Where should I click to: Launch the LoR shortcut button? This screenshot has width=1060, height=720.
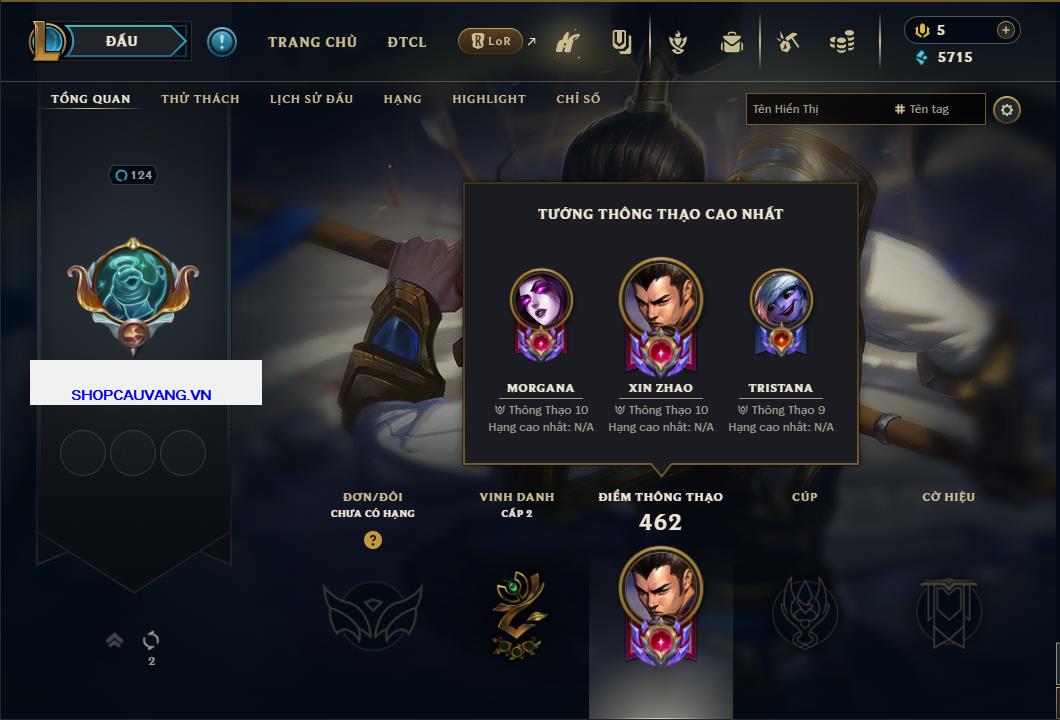click(490, 41)
